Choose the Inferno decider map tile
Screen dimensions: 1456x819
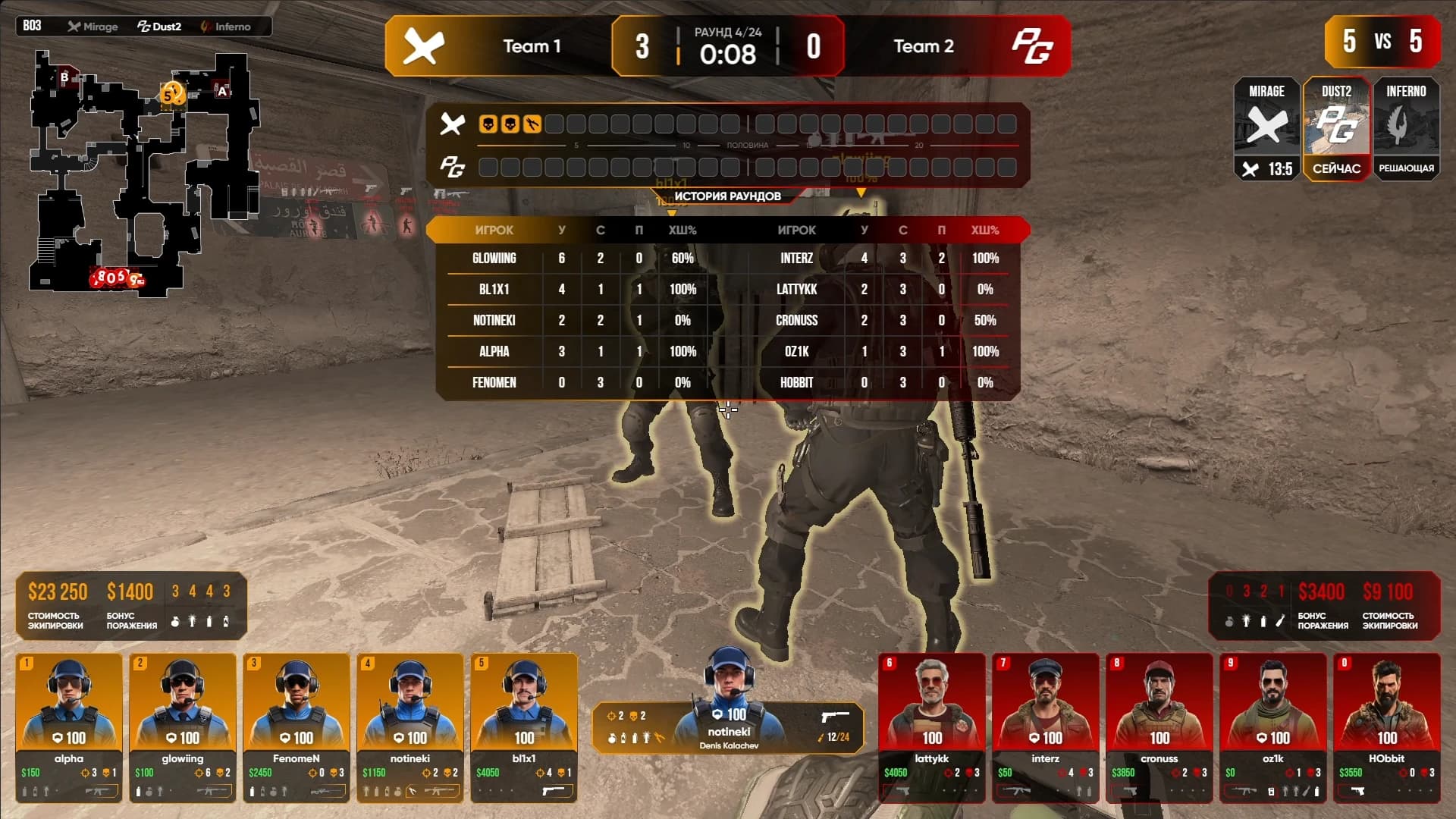[1406, 129]
